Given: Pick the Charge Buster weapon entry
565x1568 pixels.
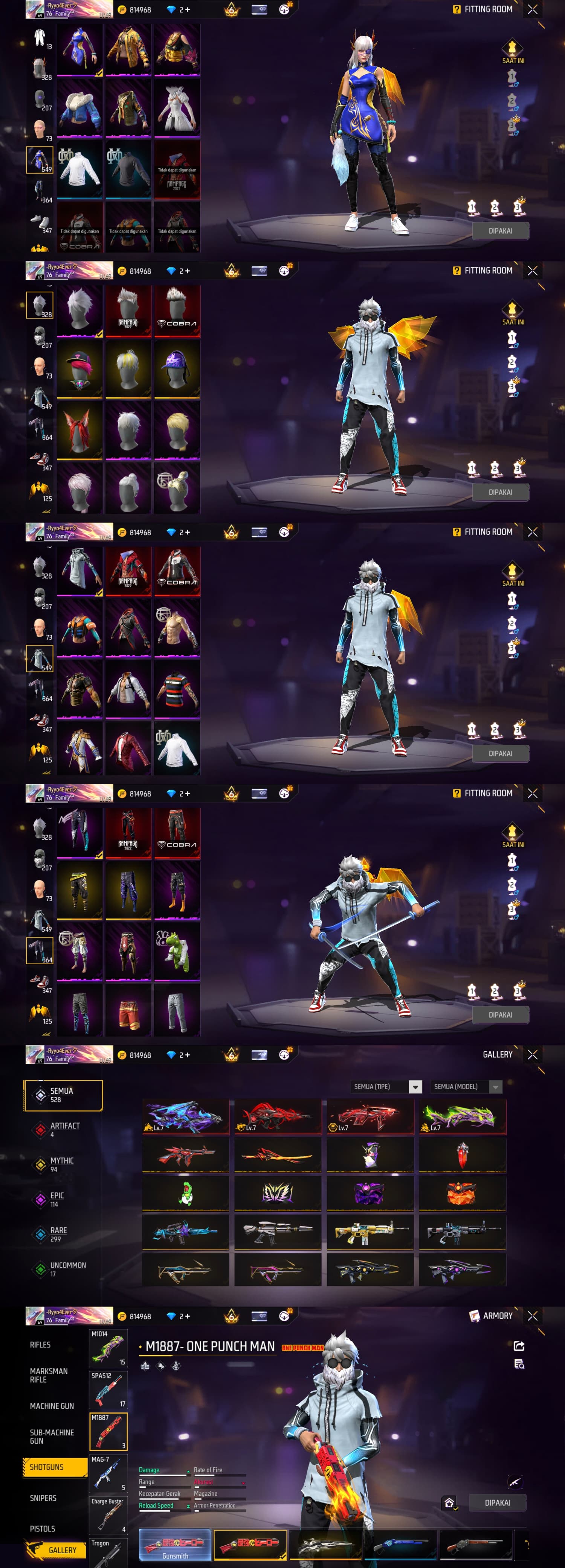Looking at the screenshot, I should point(108,1516).
